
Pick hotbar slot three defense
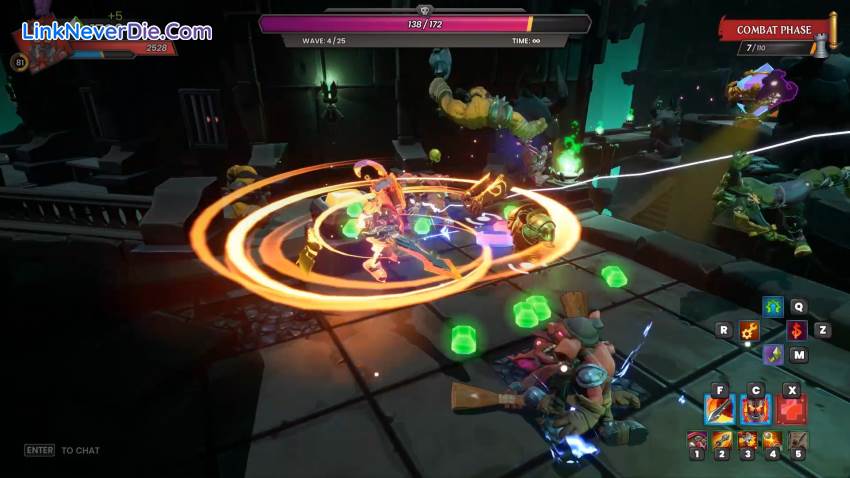click(747, 440)
